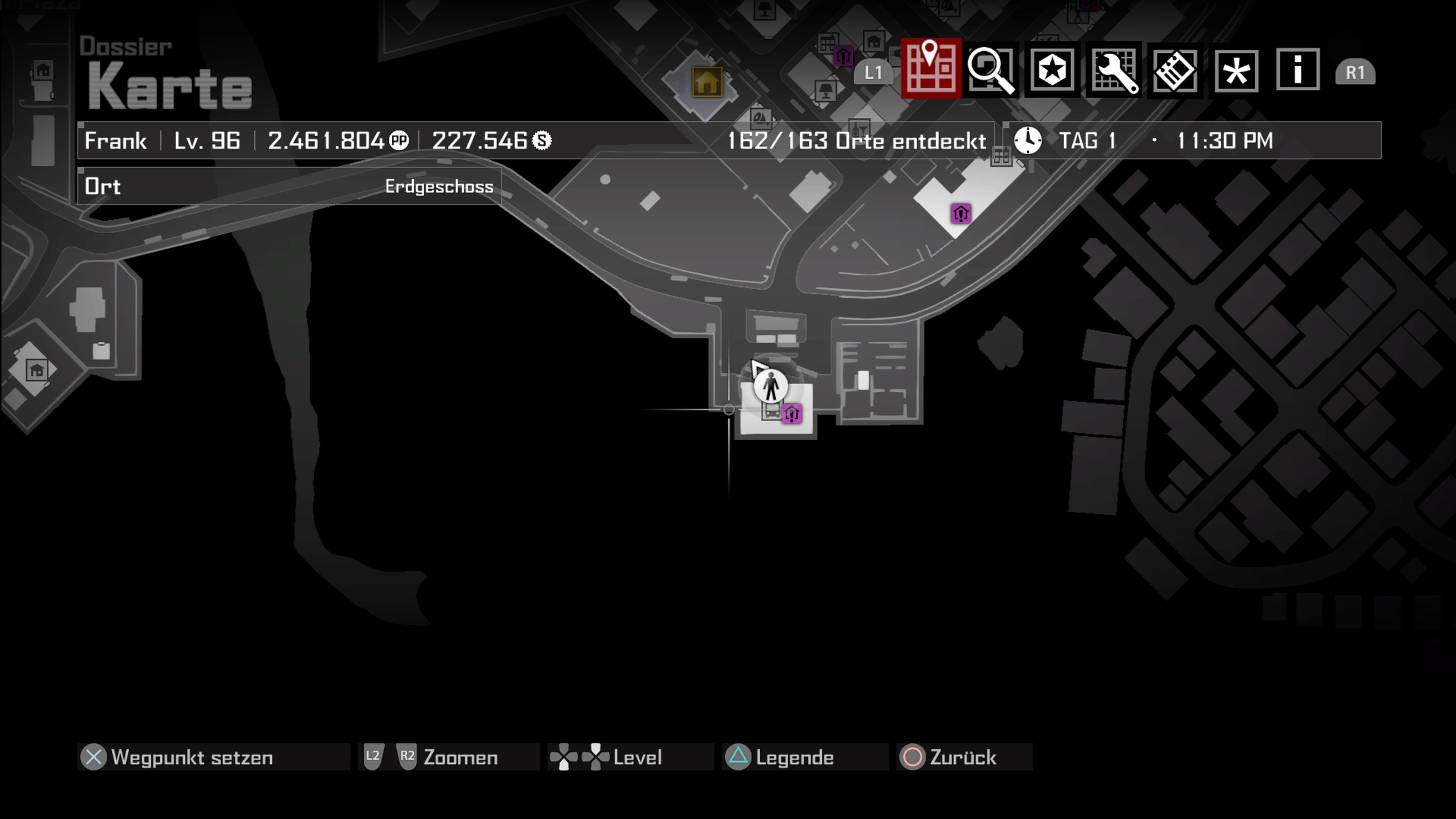This screenshot has height=819, width=1456.
Task: Switch to the magnifying glass tab
Action: pos(992,71)
